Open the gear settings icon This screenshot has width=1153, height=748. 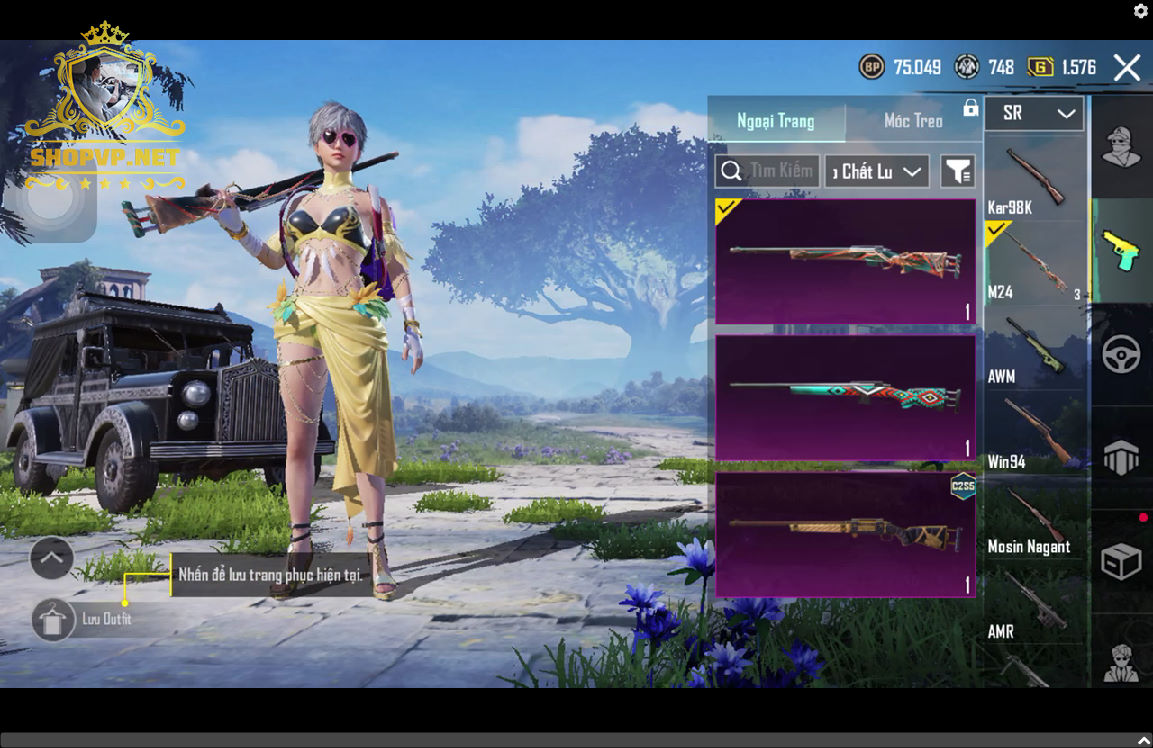1140,11
